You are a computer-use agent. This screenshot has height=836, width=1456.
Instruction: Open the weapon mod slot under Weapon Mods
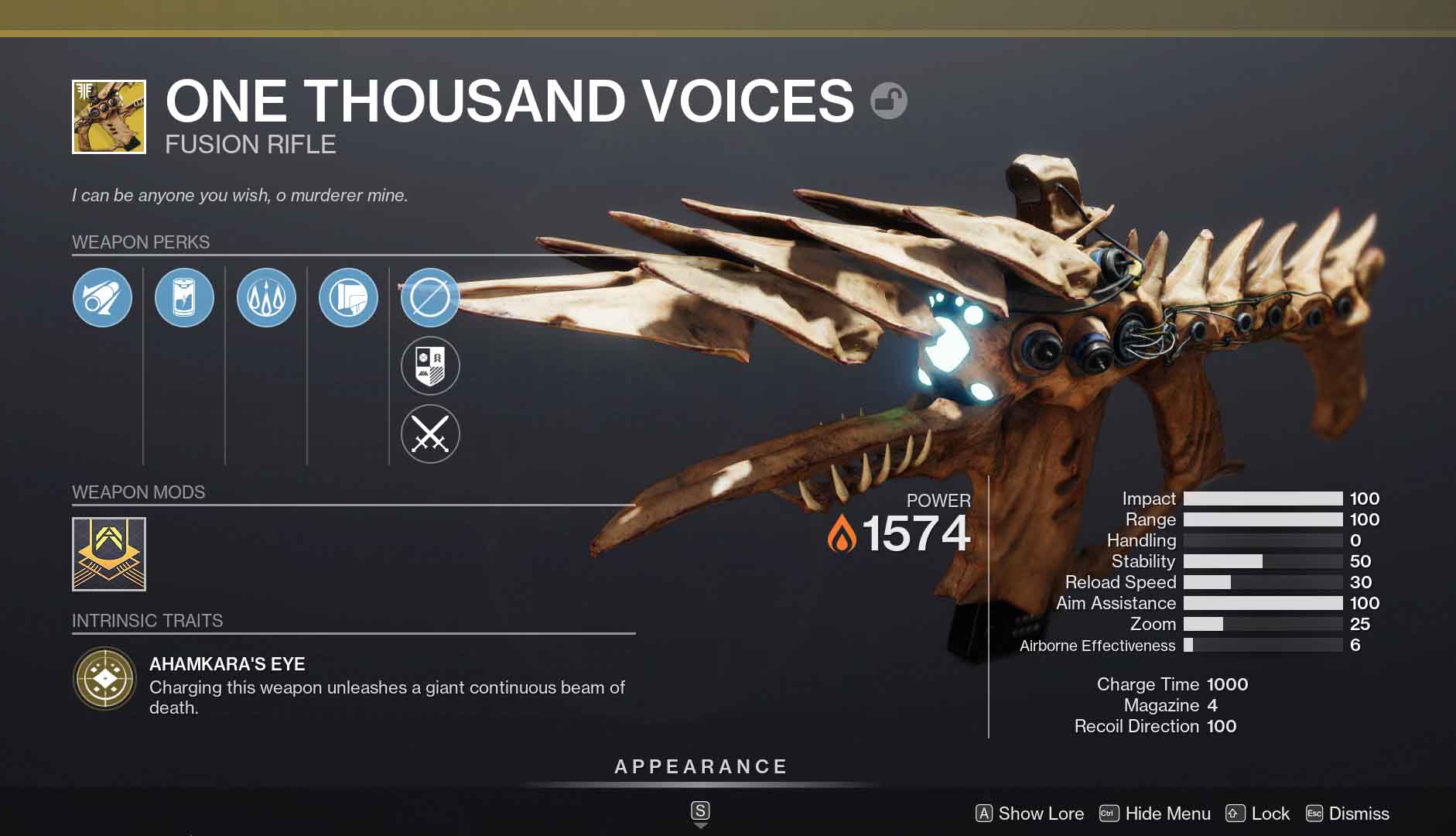click(108, 556)
